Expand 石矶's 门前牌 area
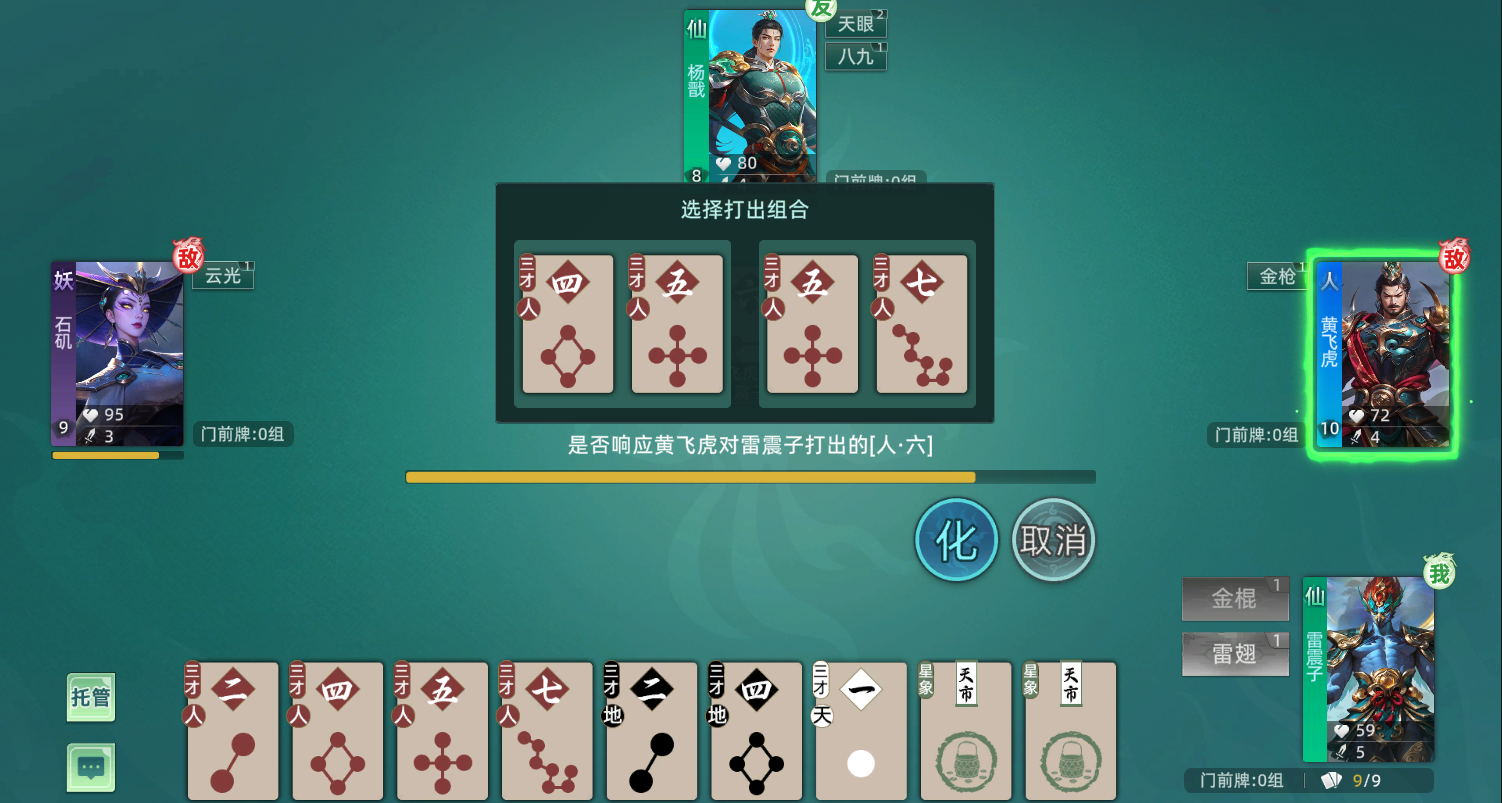This screenshot has width=1502, height=803. pos(242,435)
